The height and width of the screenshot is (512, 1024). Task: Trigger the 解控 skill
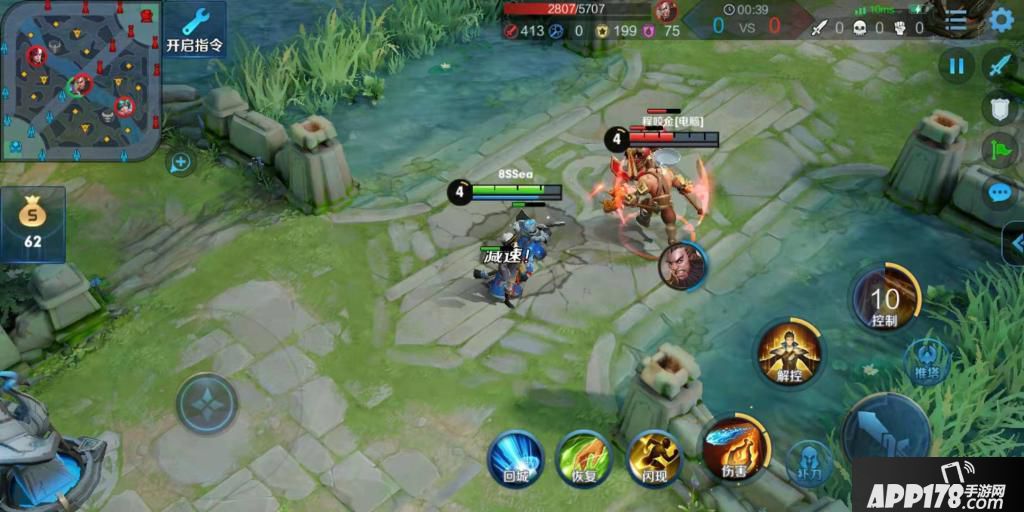pyautogui.click(x=789, y=353)
